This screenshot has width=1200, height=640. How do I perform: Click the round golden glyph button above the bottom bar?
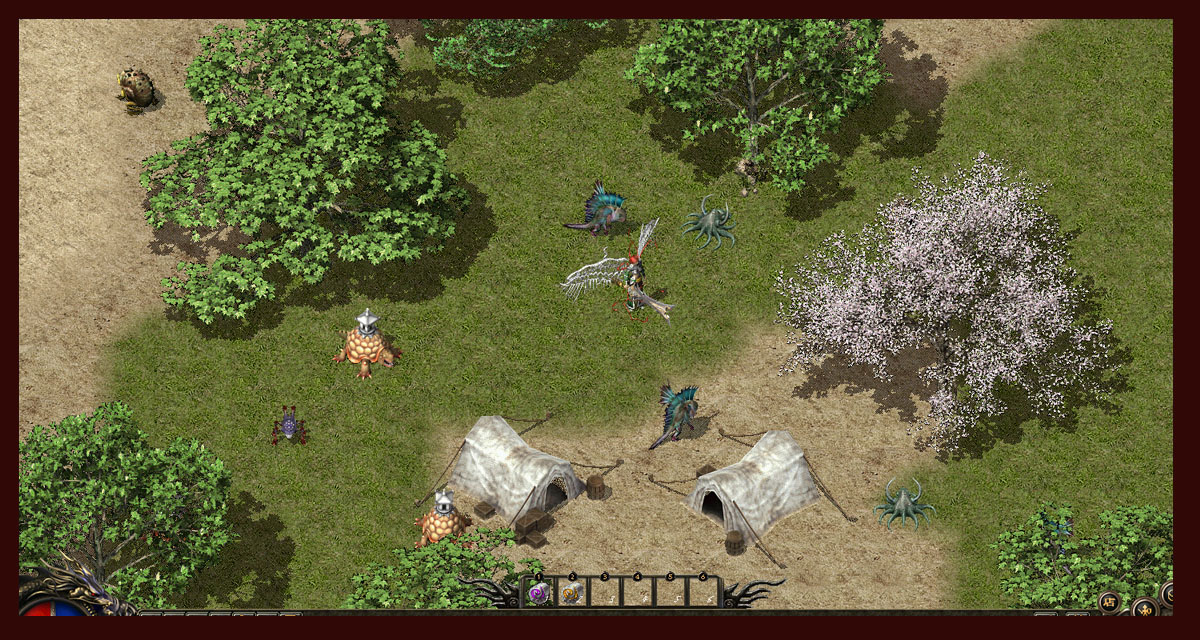click(1108, 601)
